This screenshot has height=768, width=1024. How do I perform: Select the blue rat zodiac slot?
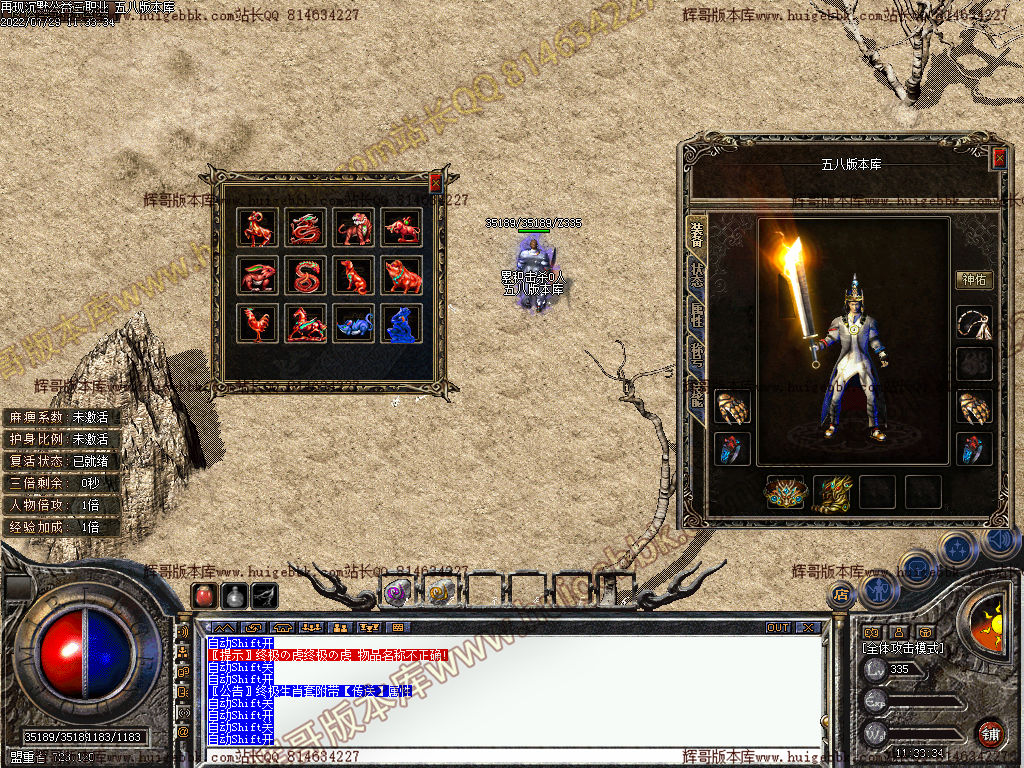click(x=355, y=324)
